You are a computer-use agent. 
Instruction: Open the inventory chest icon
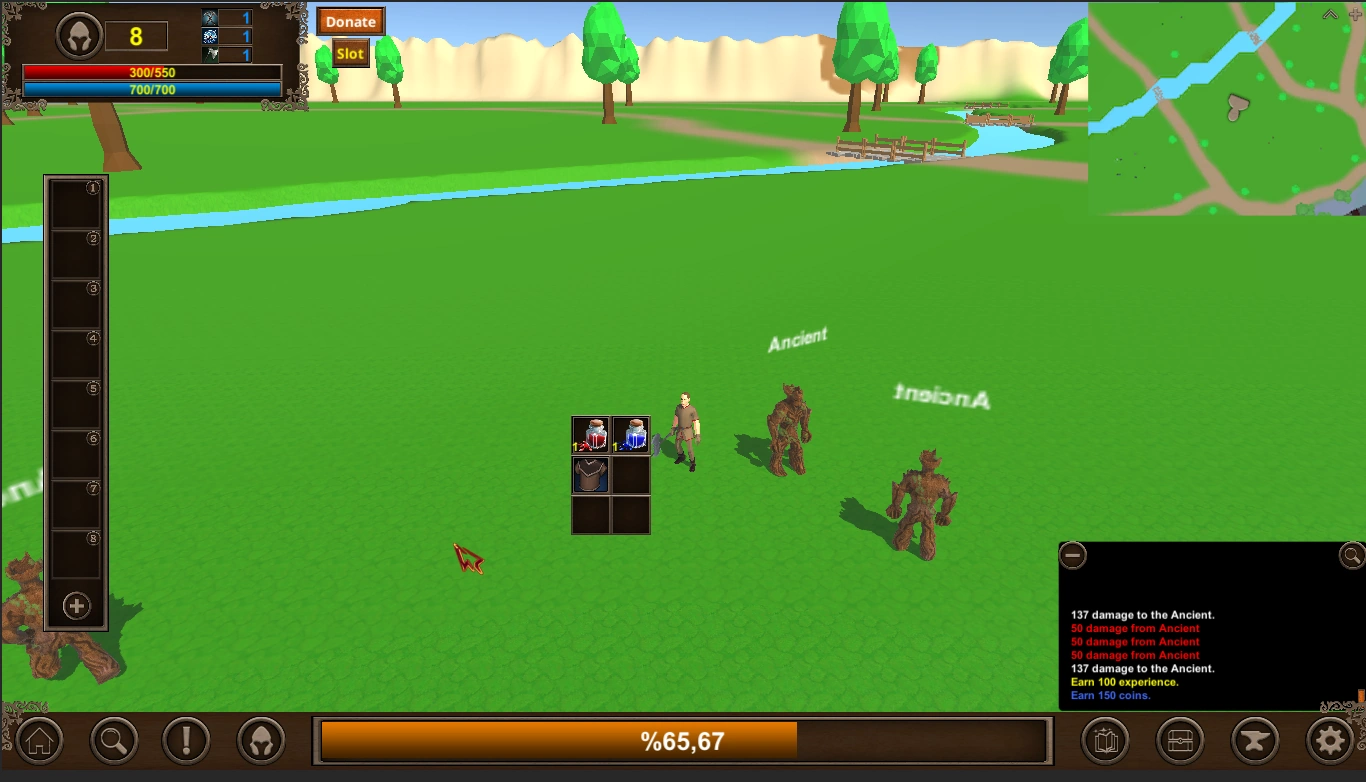coord(1179,740)
